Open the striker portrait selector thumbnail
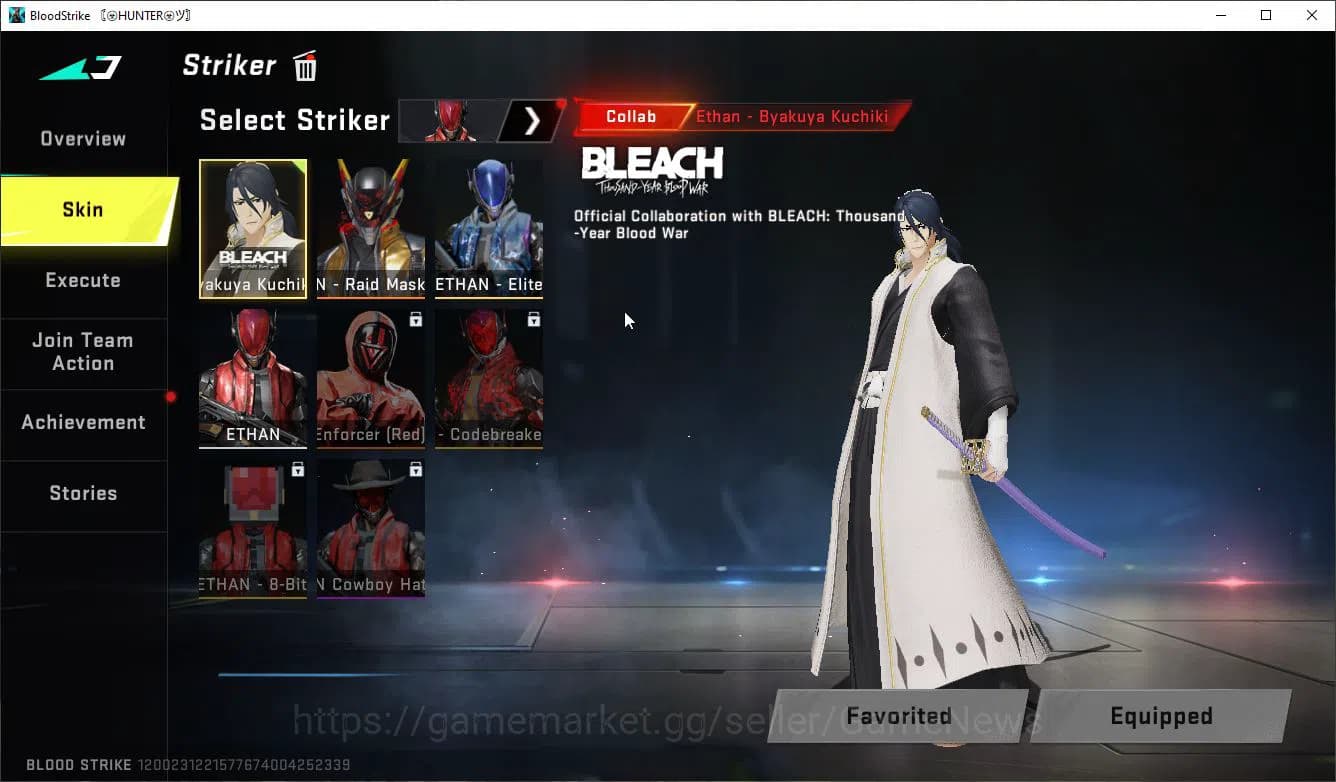1336x782 pixels. [450, 120]
